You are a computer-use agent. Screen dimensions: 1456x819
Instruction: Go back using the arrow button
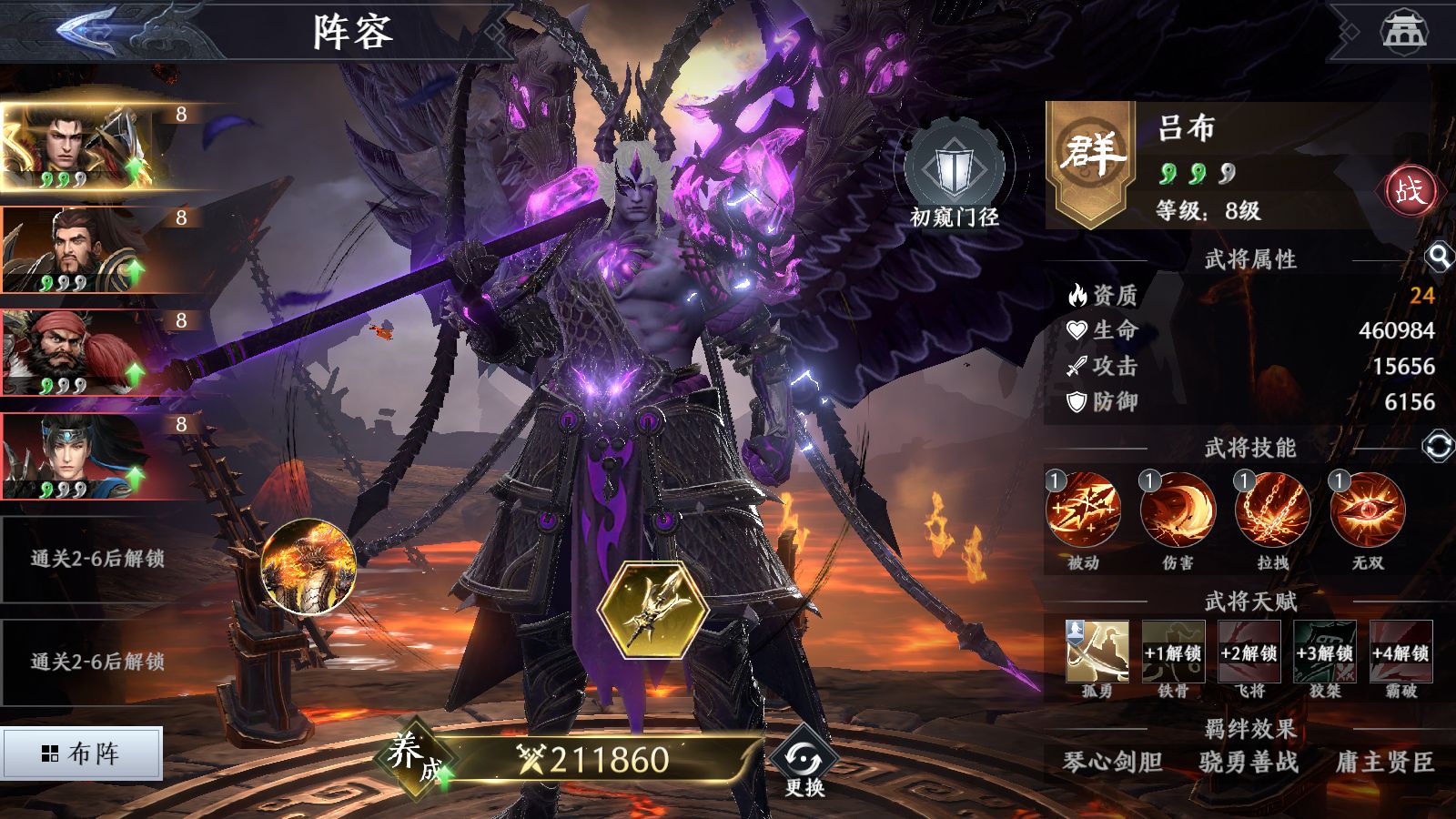(88, 30)
